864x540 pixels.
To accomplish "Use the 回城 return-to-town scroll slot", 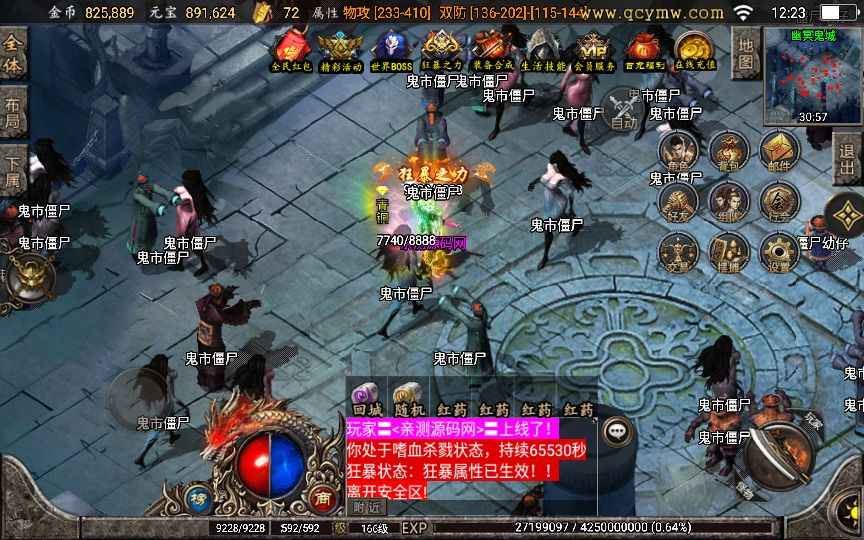I will [367, 399].
